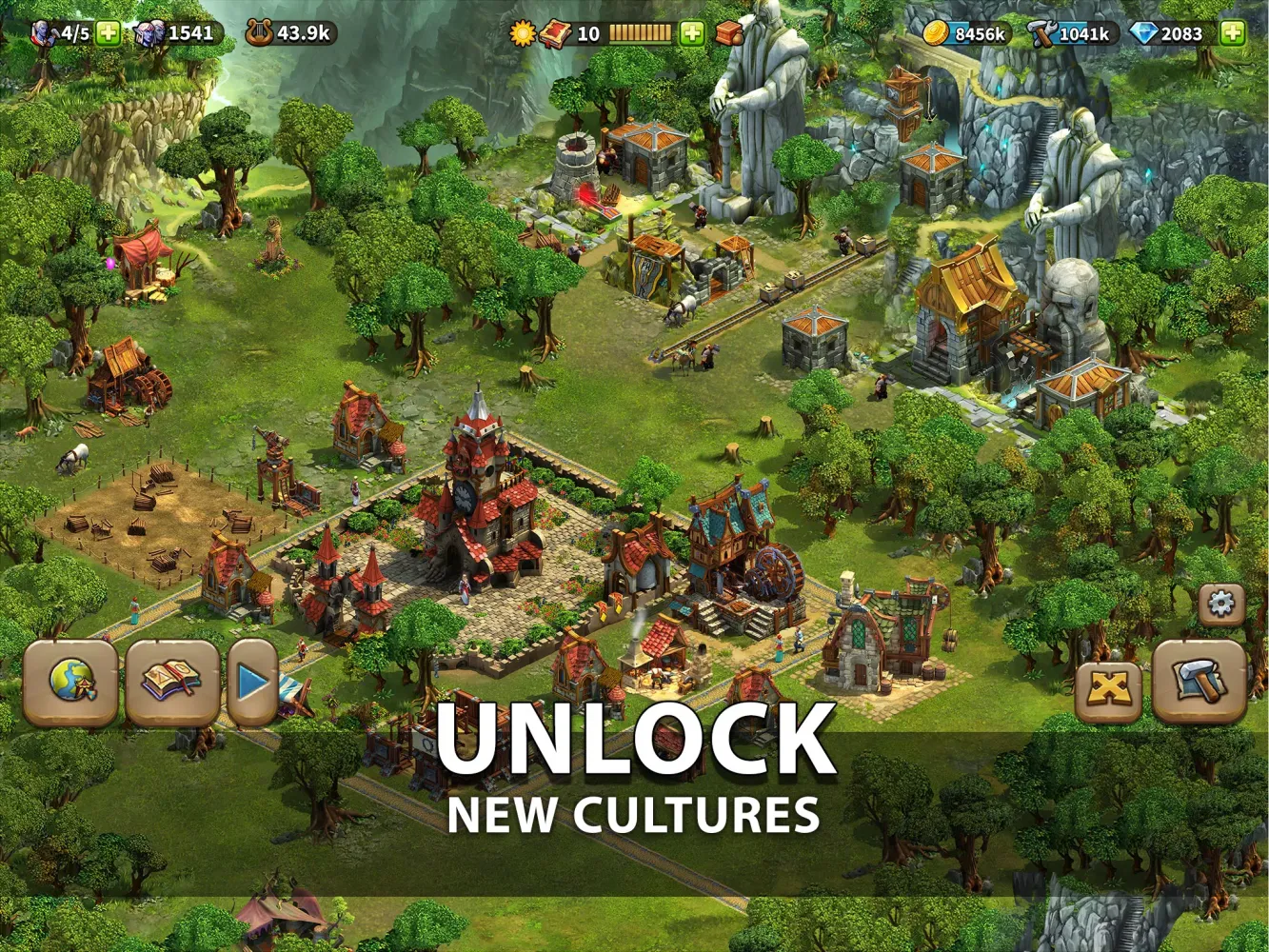Click the supplies hammer icon

click(x=1042, y=30)
